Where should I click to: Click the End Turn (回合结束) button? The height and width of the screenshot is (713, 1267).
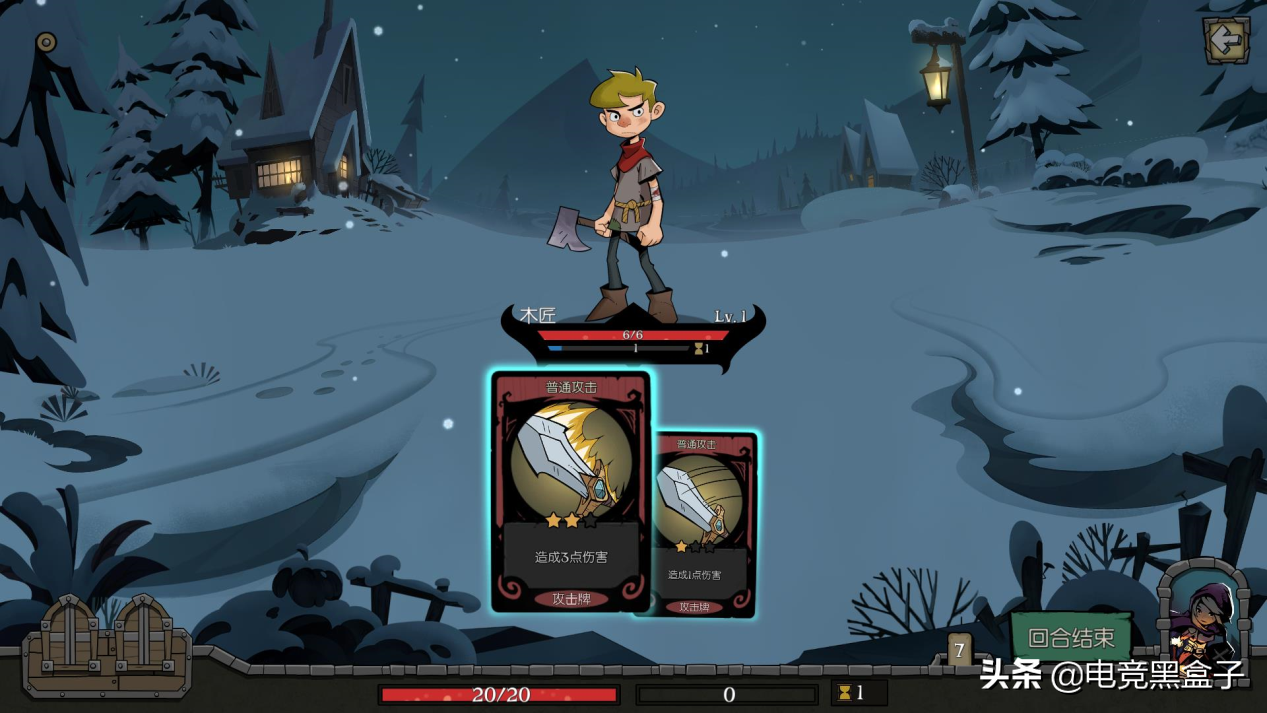1071,637
